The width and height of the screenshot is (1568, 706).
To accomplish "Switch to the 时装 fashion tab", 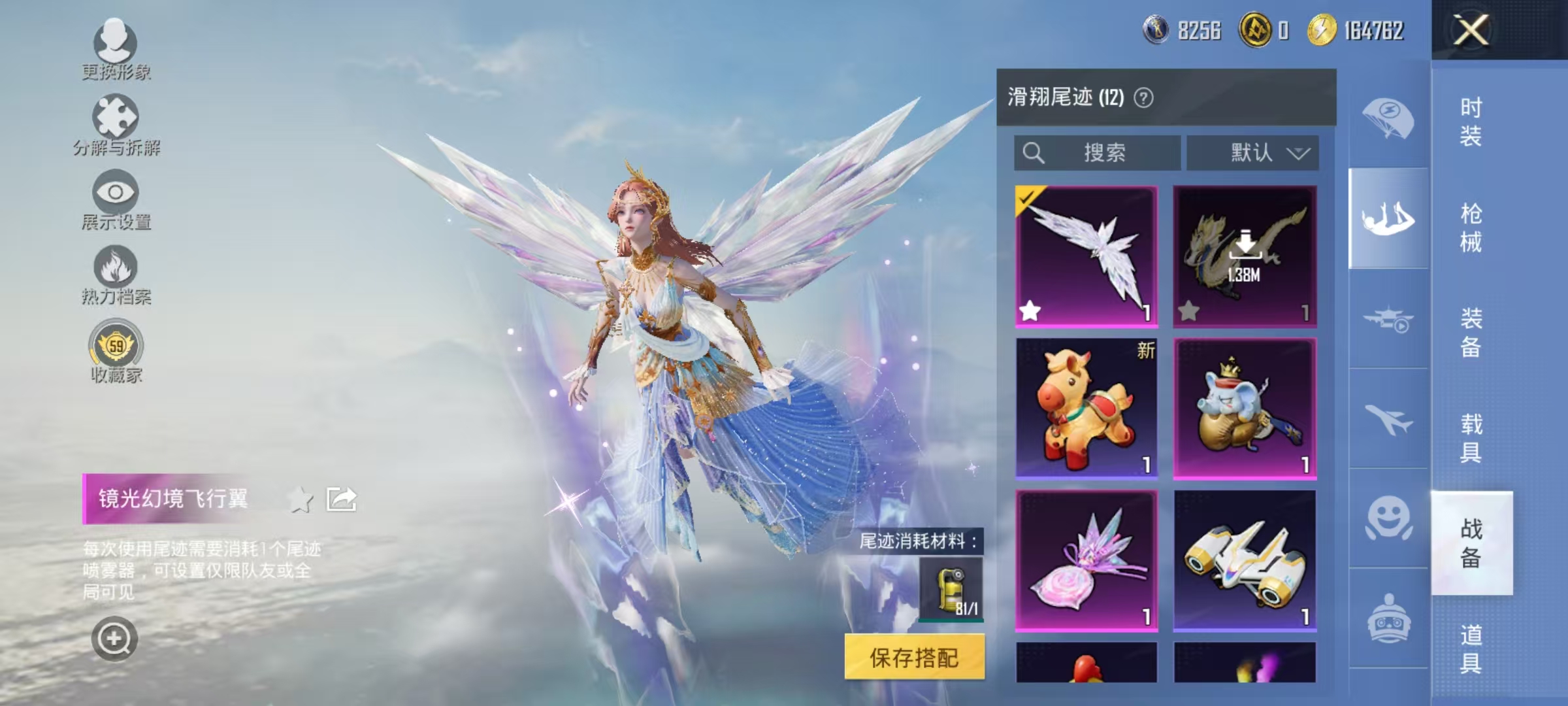I will (x=1473, y=121).
